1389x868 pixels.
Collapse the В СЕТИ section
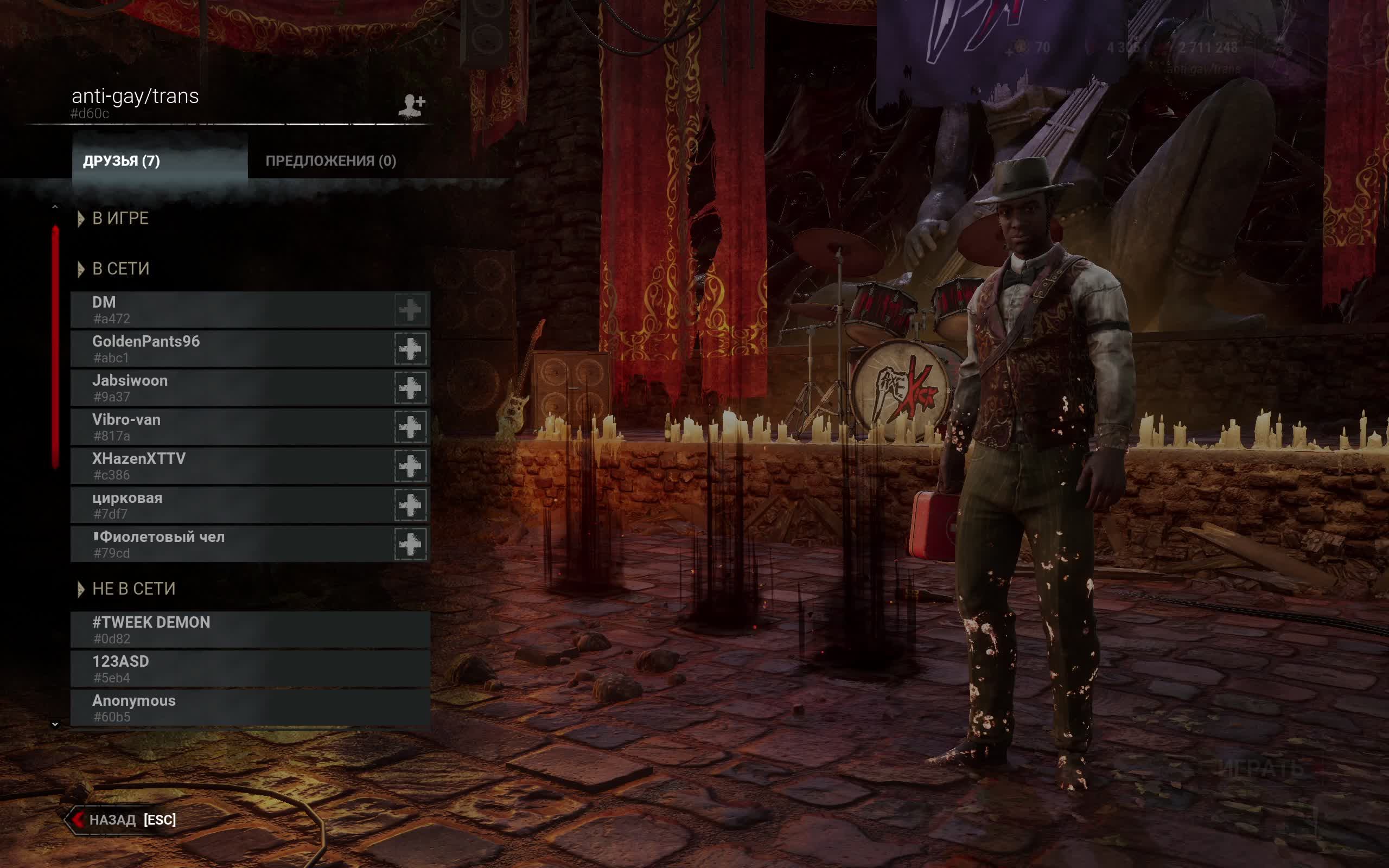click(81, 269)
